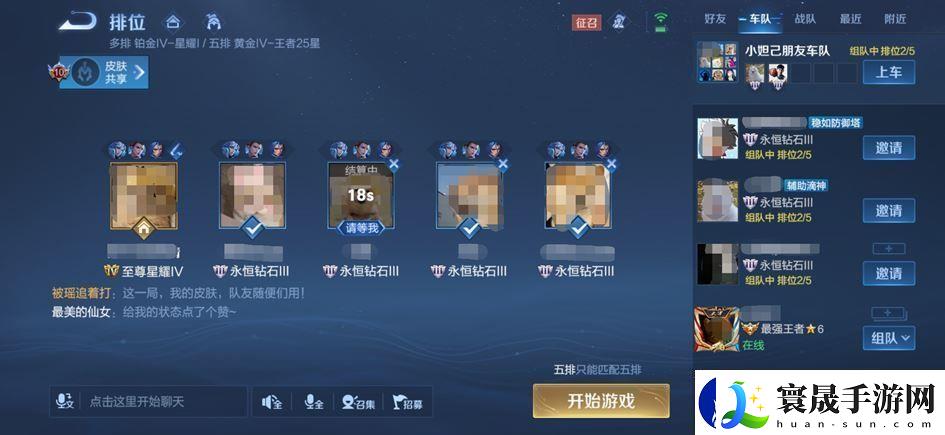The width and height of the screenshot is (945, 435).
Task: Click the red 征召 button
Action: coord(586,22)
